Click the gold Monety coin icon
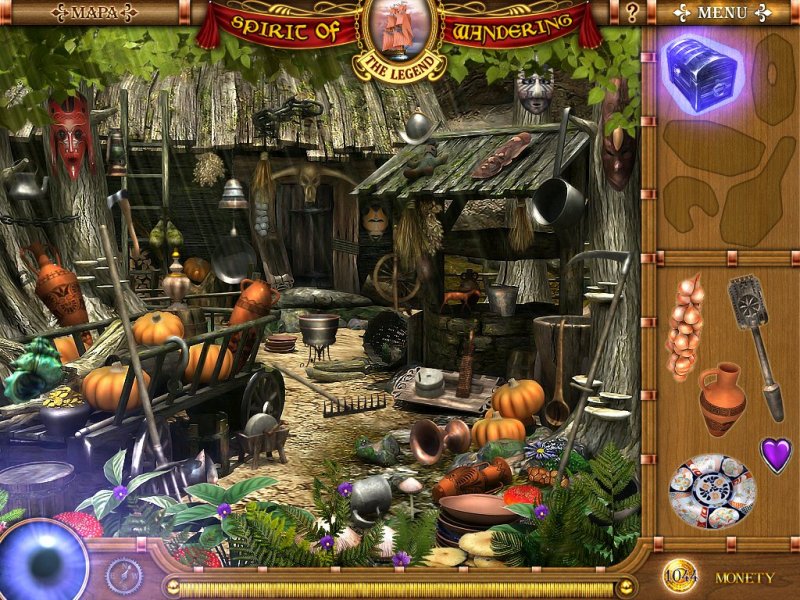This screenshot has height=600, width=800. tap(679, 577)
